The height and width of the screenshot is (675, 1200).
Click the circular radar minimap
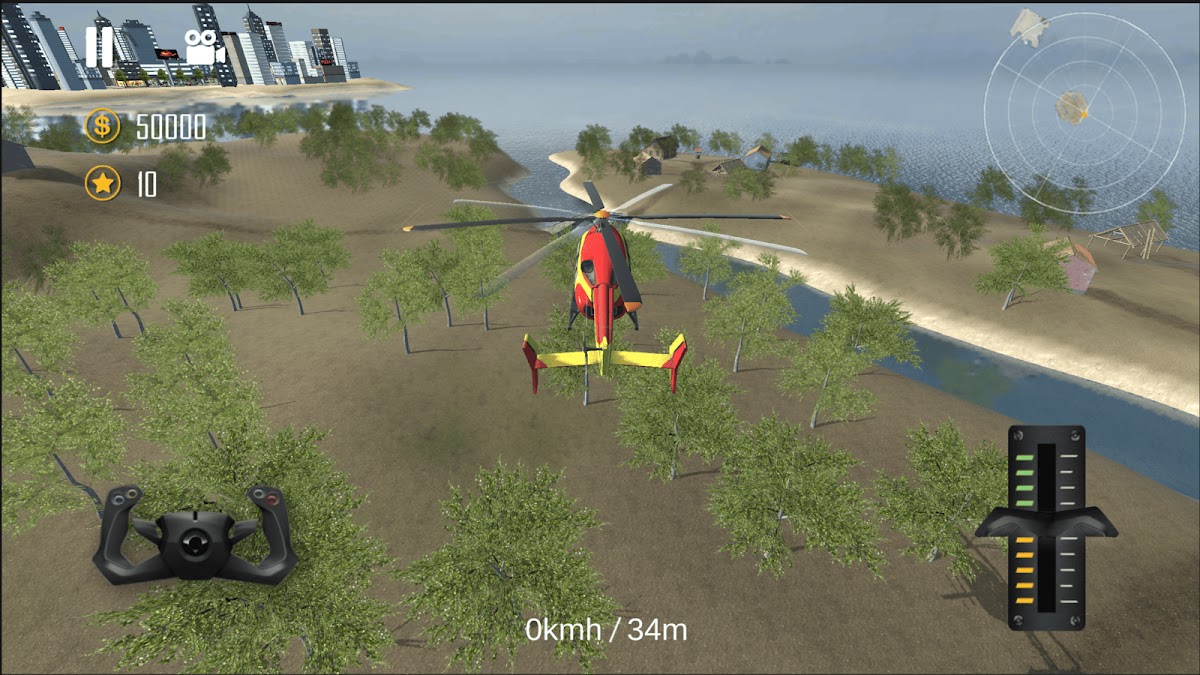(x=1070, y=98)
